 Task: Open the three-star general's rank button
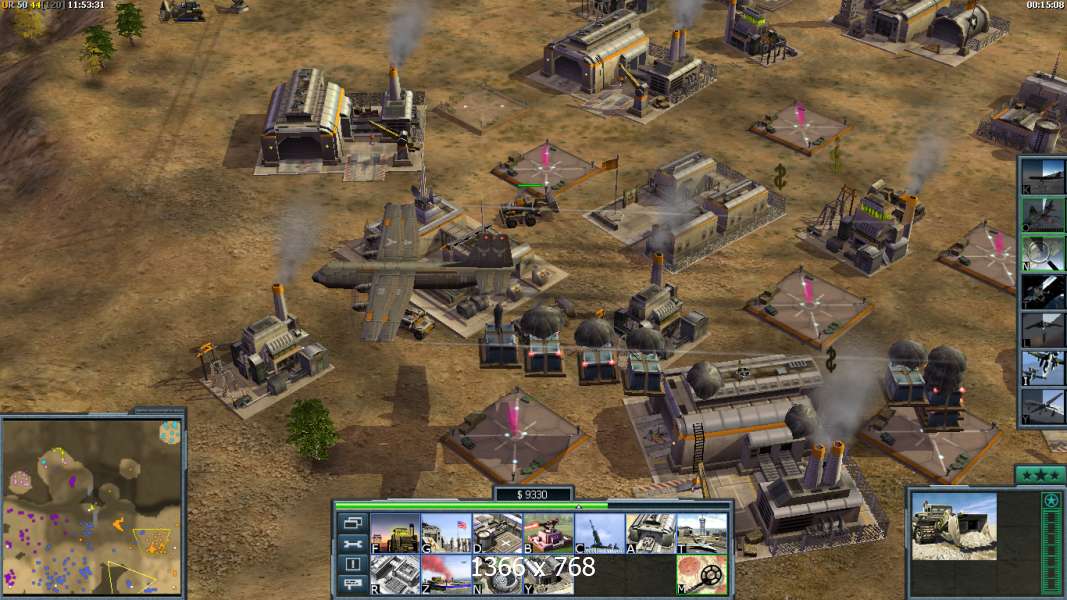tap(1040, 474)
